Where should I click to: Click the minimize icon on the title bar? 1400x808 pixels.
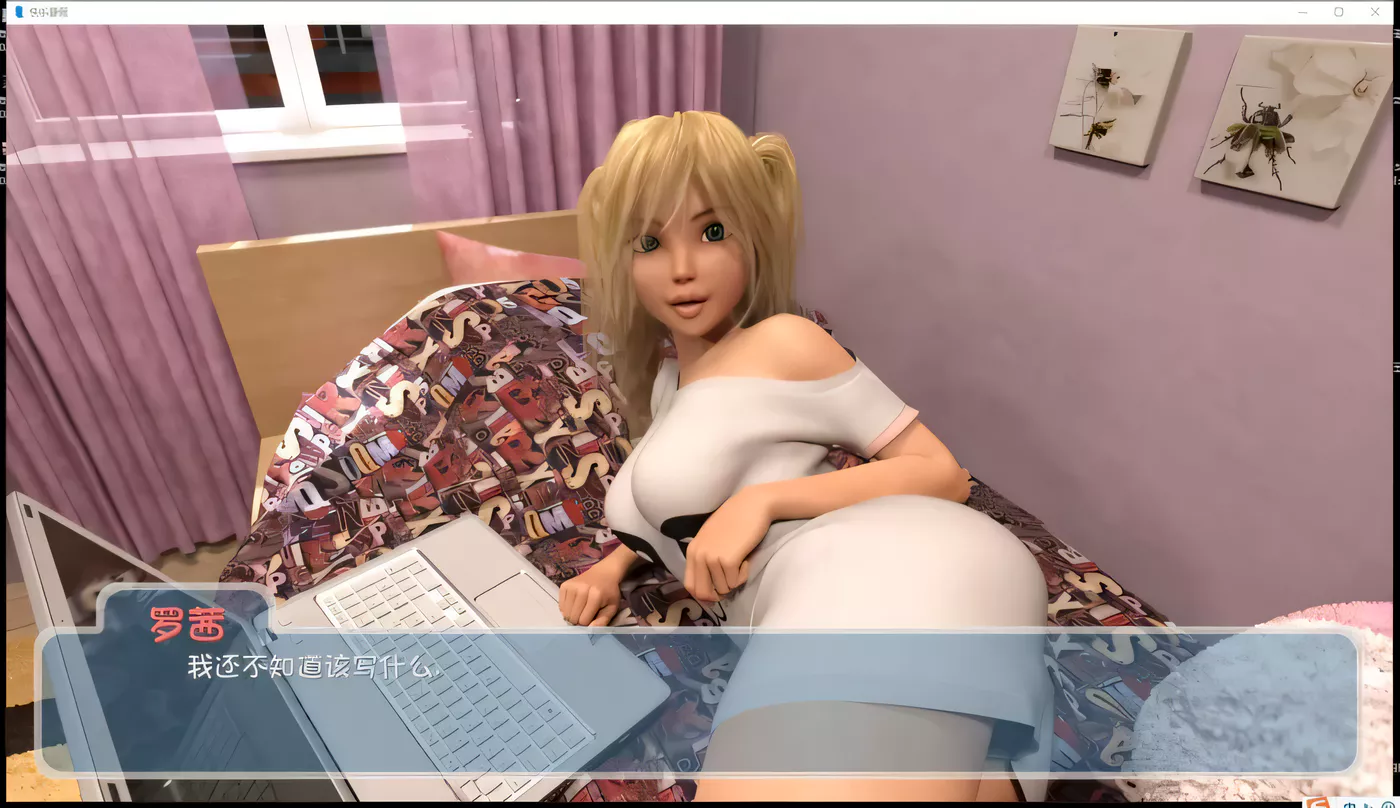coord(1301,11)
